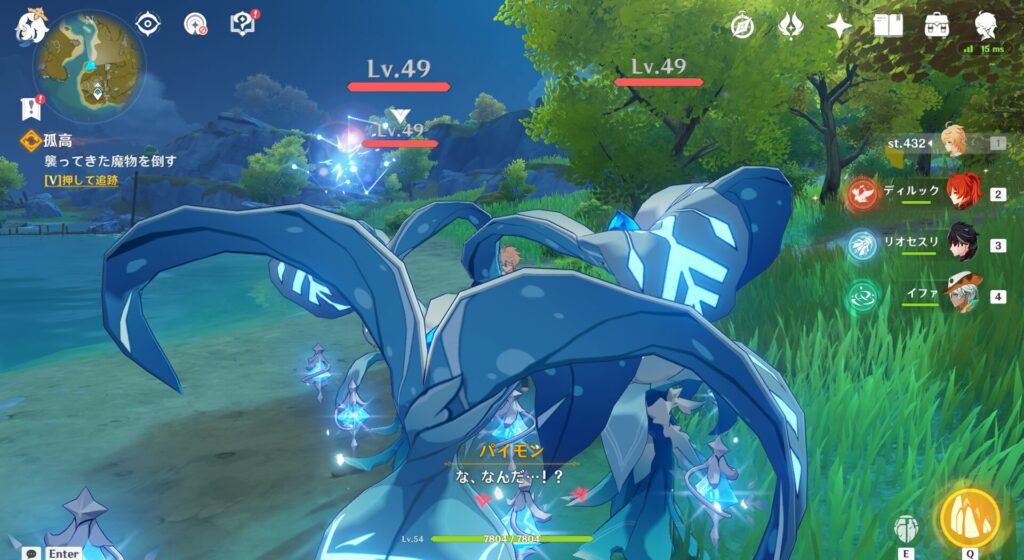
Task: Open the Paimon menu icon
Action: point(30,26)
